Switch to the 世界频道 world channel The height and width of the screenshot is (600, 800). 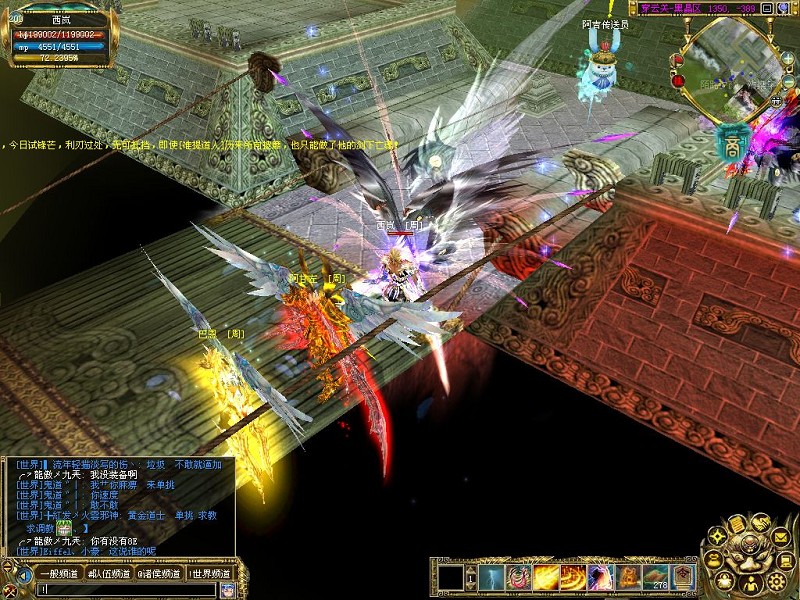[210, 574]
